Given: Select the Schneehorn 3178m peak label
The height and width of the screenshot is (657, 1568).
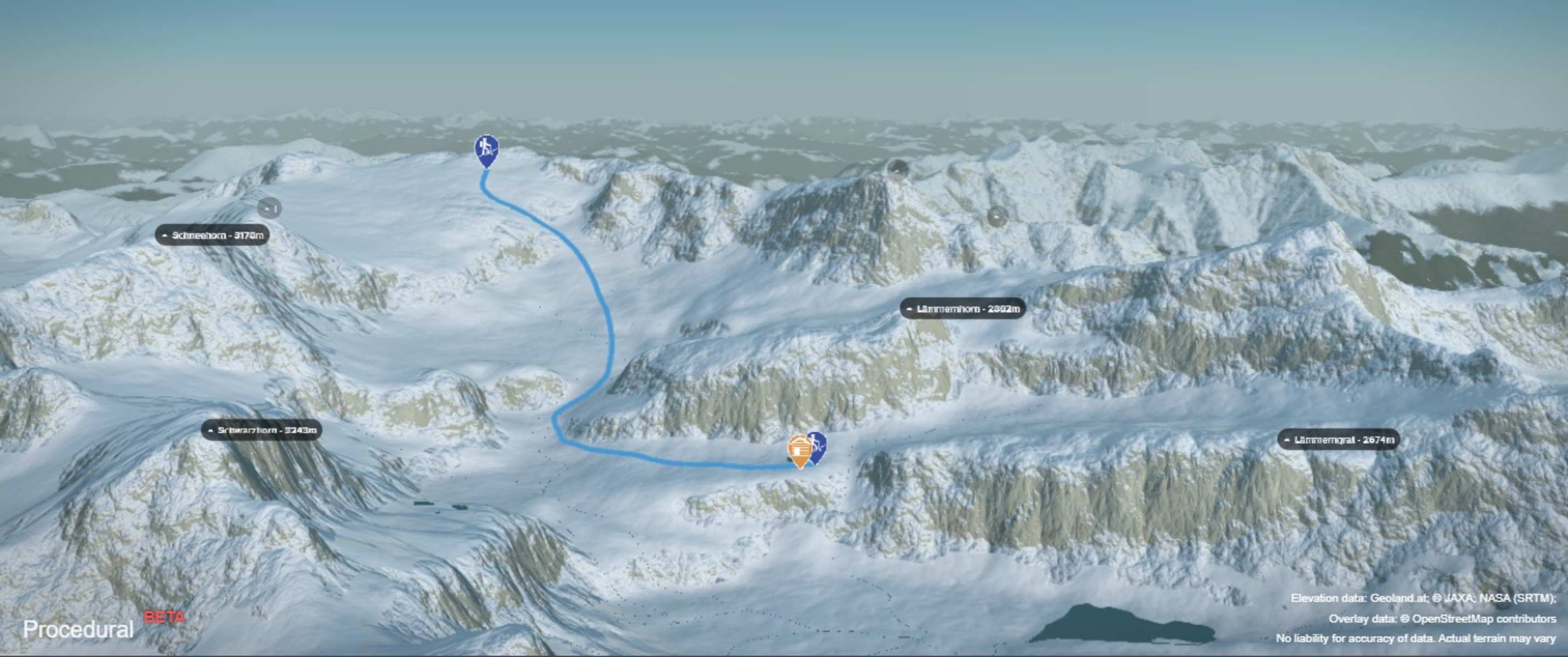Looking at the screenshot, I should click(x=212, y=235).
